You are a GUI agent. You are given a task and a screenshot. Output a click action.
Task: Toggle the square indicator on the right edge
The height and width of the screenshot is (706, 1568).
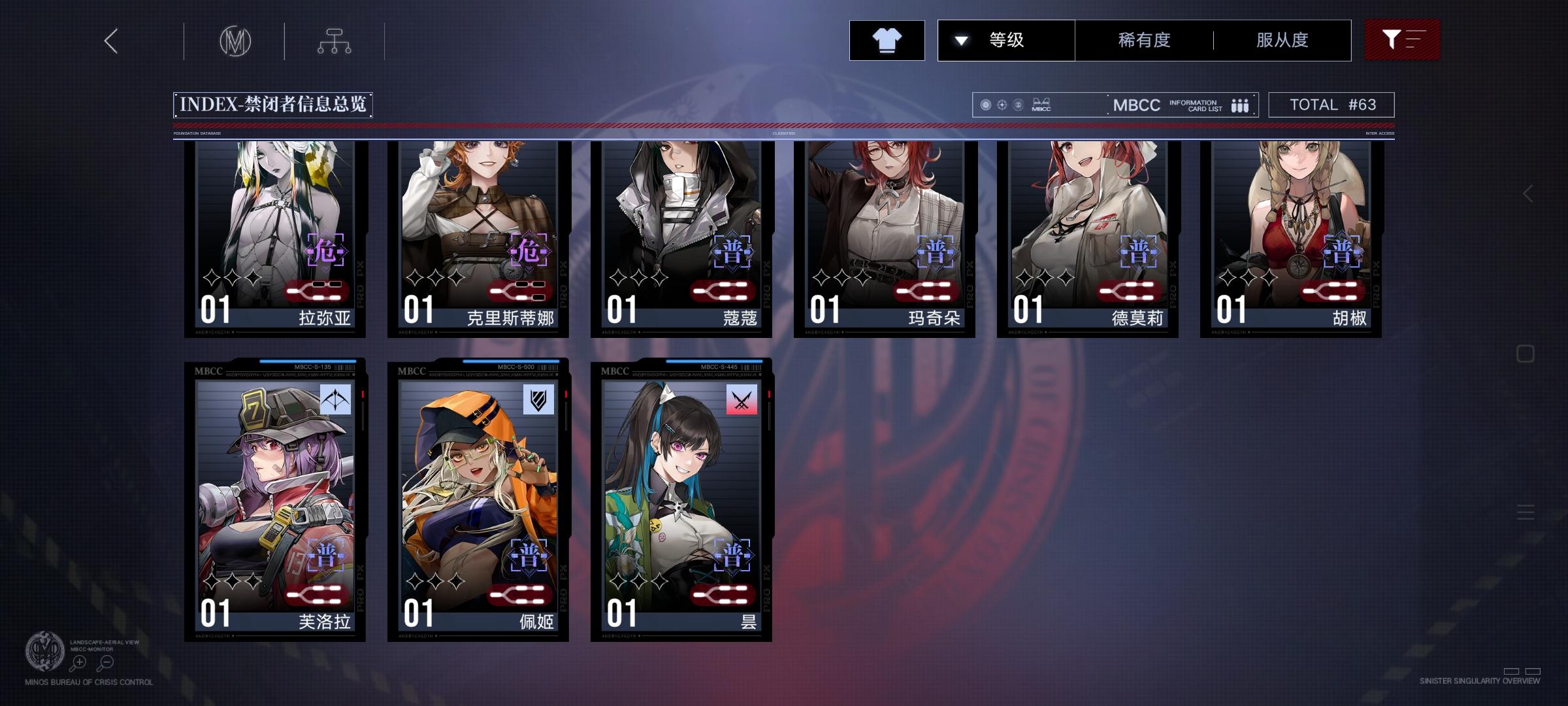(x=1525, y=352)
